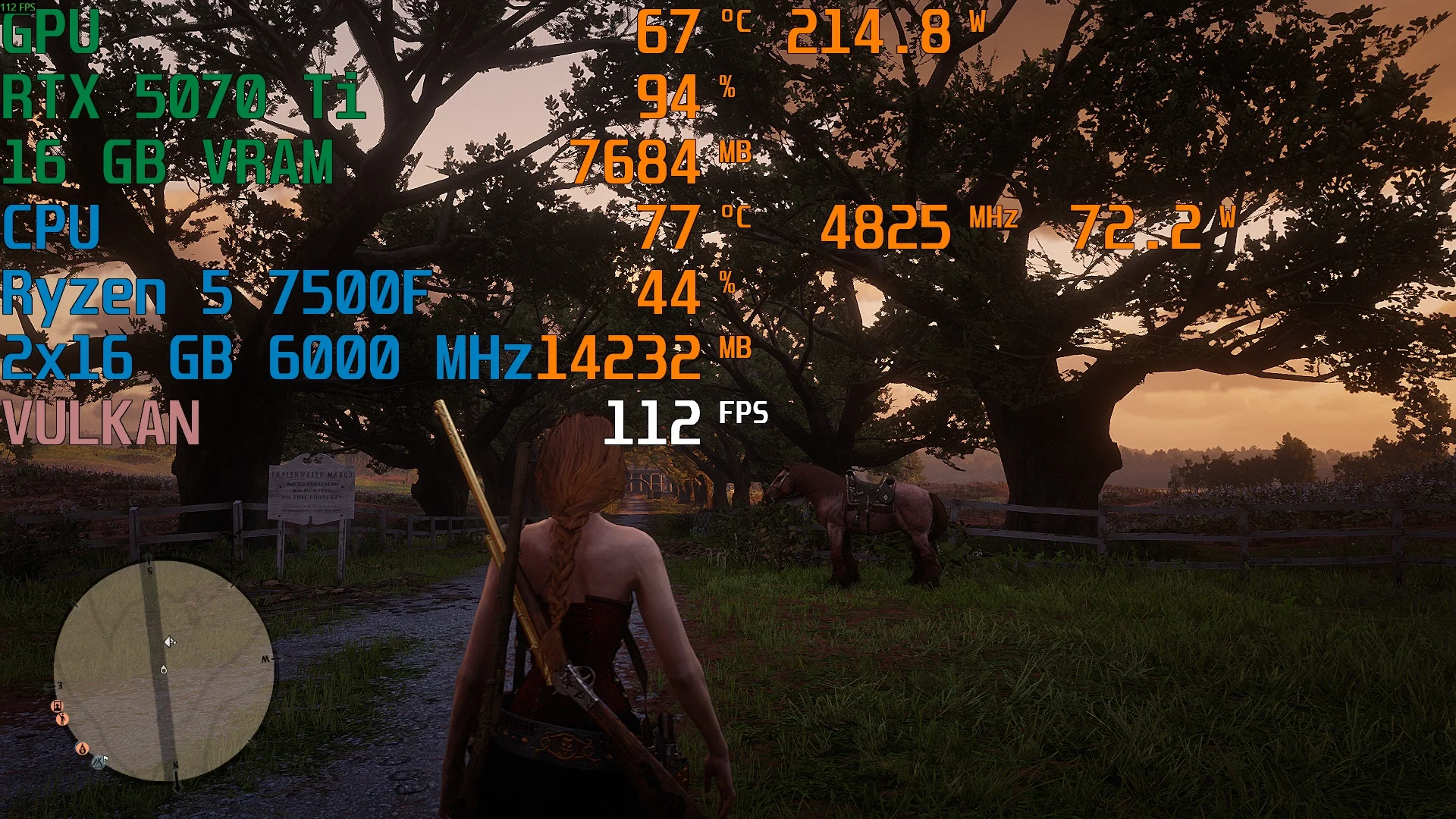The height and width of the screenshot is (819, 1456).
Task: Click the camp tent marker with the flag
Action: point(100,761)
